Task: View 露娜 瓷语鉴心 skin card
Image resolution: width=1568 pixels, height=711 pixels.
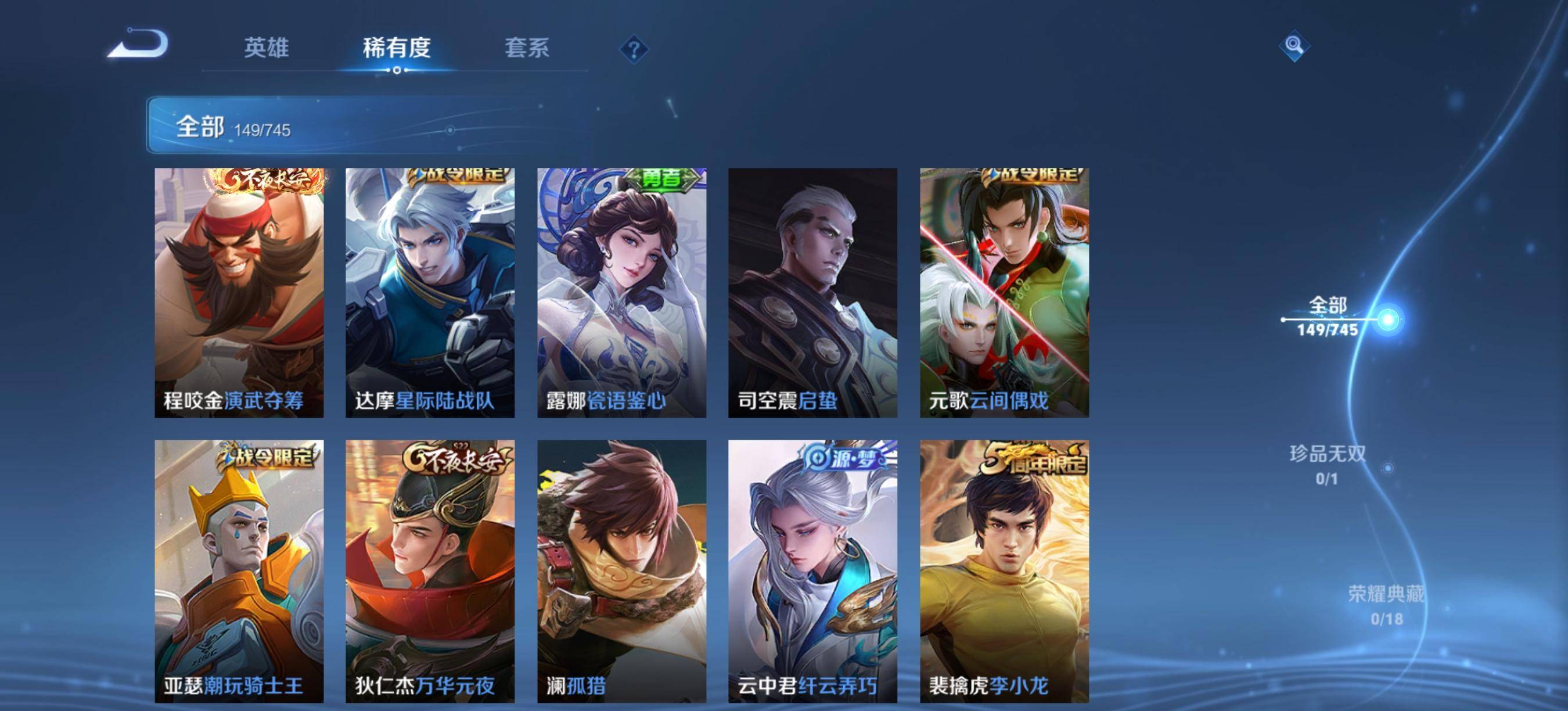Action: [621, 292]
